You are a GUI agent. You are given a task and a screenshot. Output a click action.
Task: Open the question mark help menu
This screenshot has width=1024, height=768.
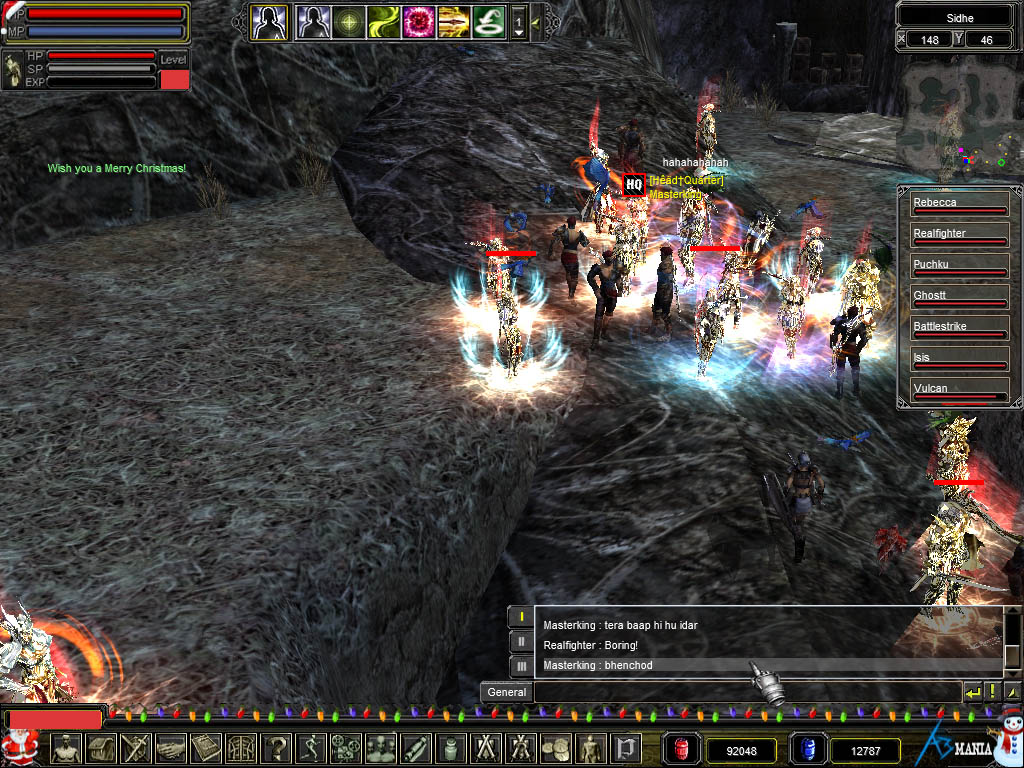tap(276, 748)
